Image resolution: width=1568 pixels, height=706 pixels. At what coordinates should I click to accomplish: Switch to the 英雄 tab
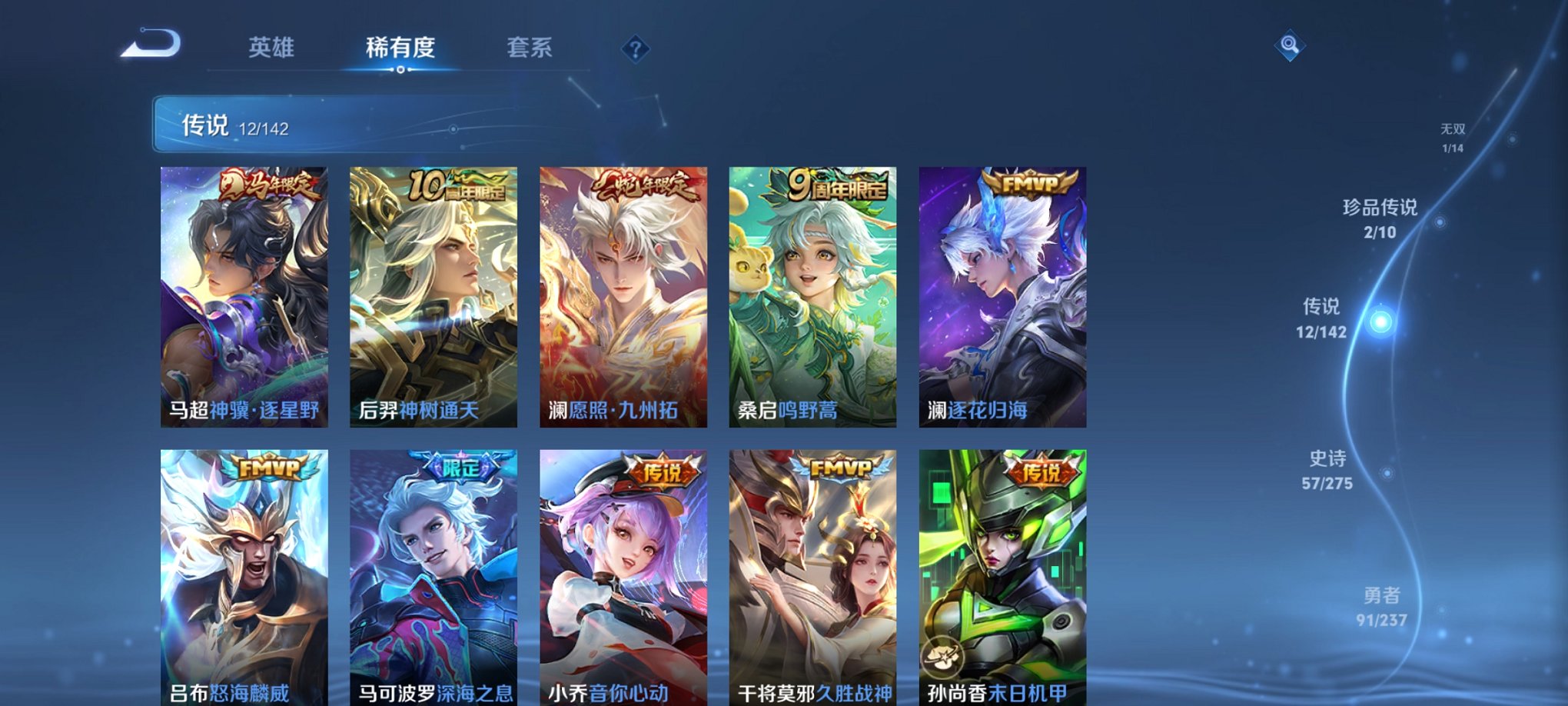(271, 48)
